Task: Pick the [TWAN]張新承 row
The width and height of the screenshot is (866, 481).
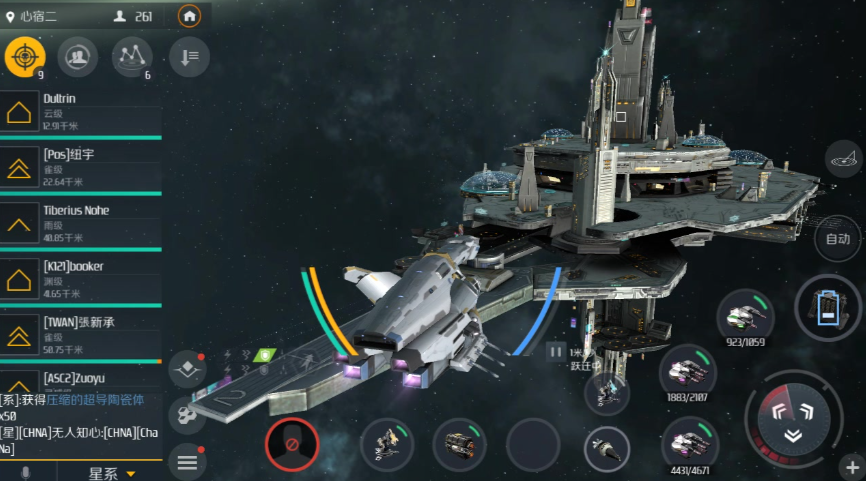Action: coord(80,335)
